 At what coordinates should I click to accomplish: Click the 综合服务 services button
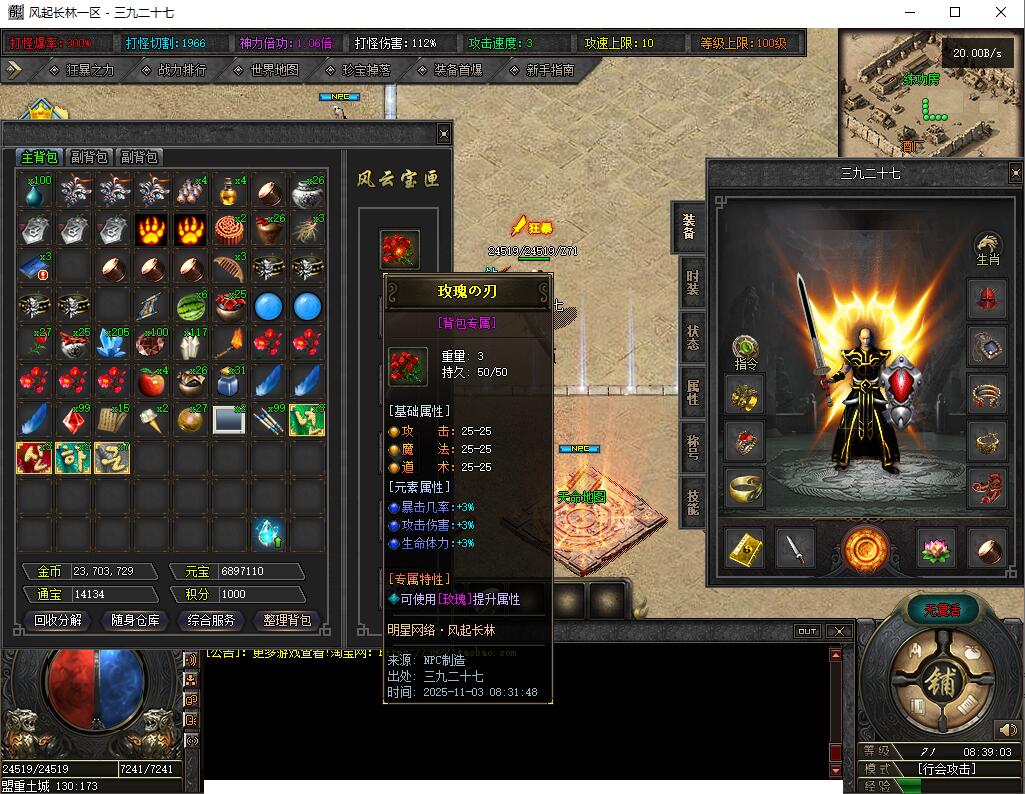point(211,620)
